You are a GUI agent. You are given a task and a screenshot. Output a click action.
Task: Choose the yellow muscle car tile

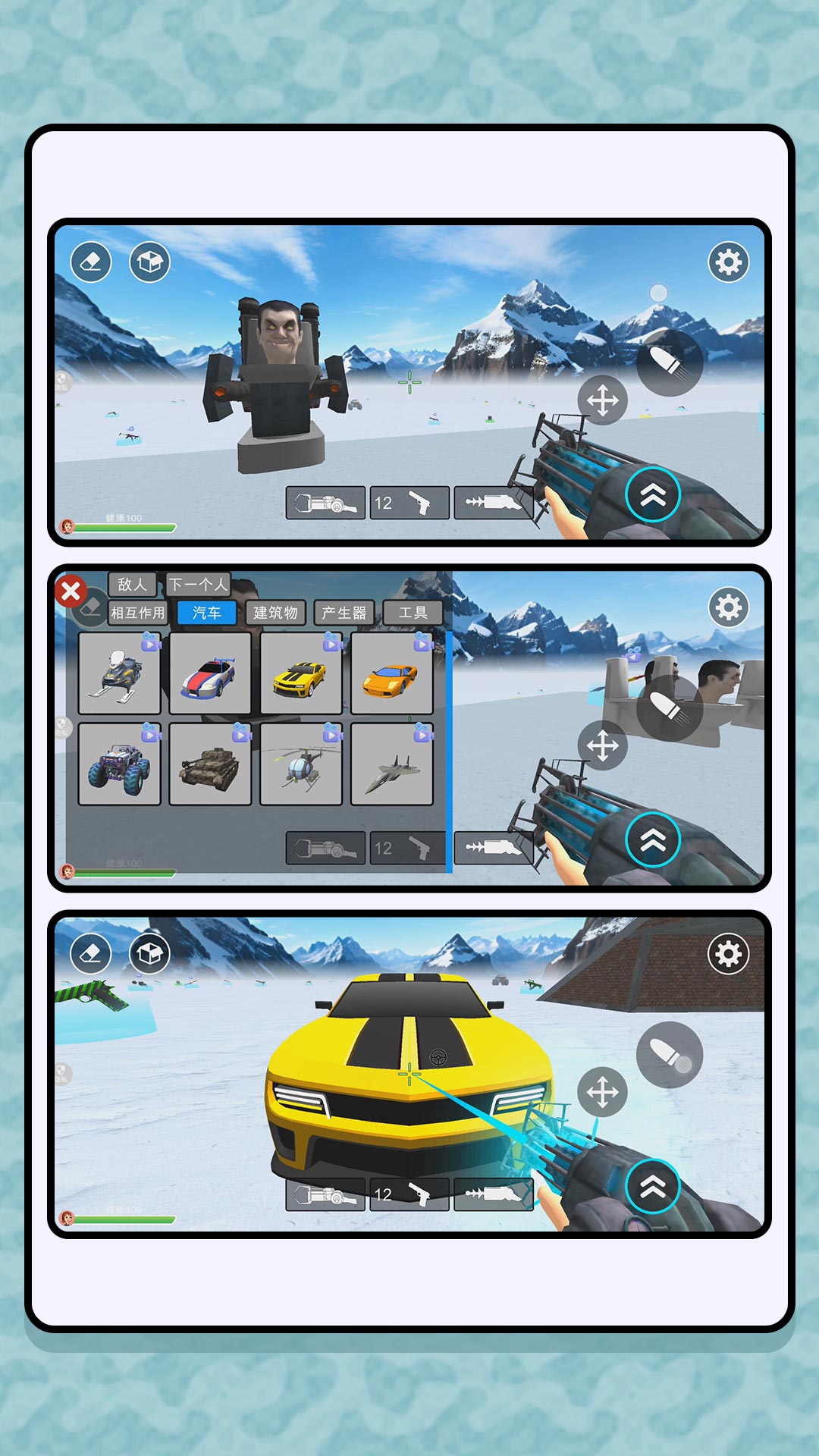[x=301, y=673]
